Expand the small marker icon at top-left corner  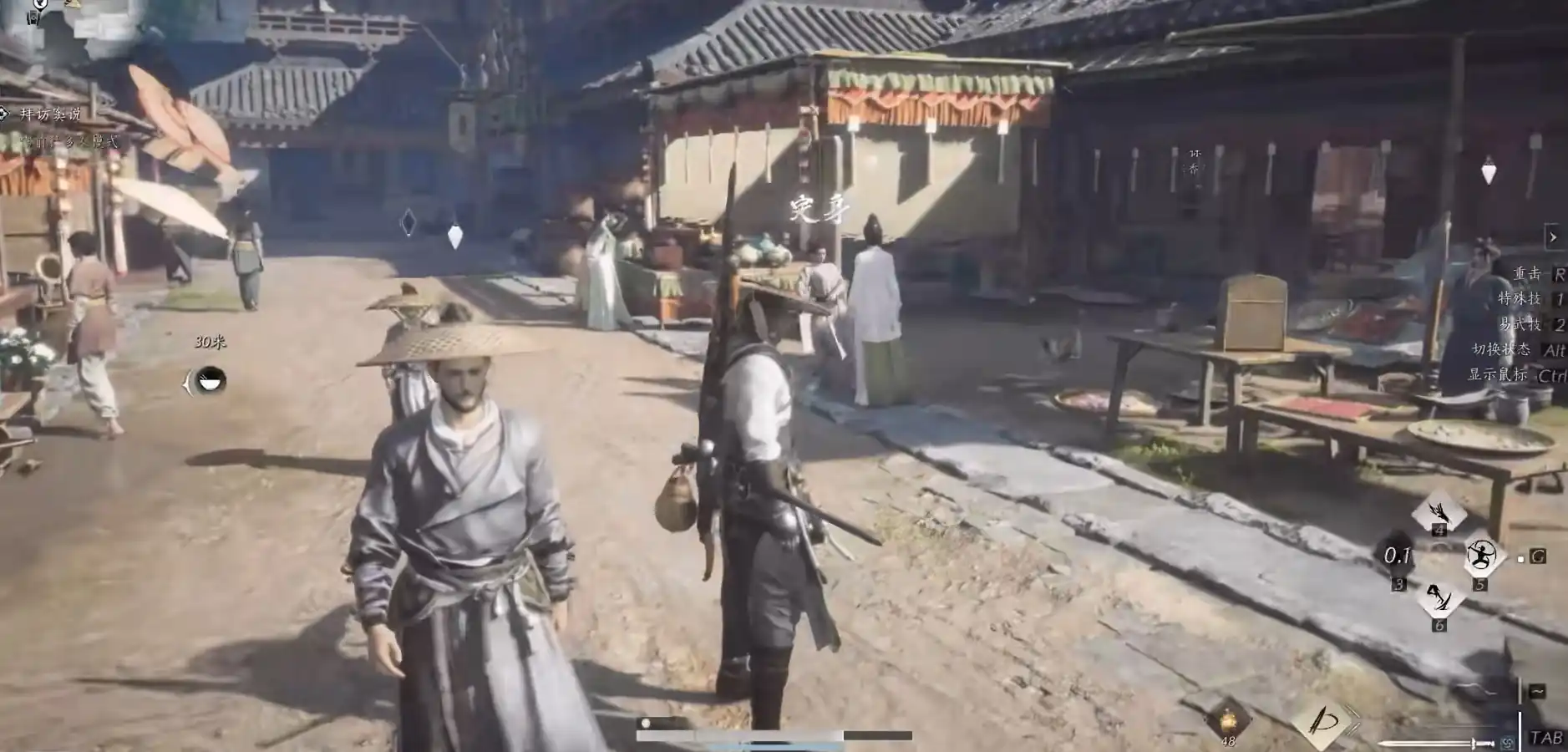33,15
